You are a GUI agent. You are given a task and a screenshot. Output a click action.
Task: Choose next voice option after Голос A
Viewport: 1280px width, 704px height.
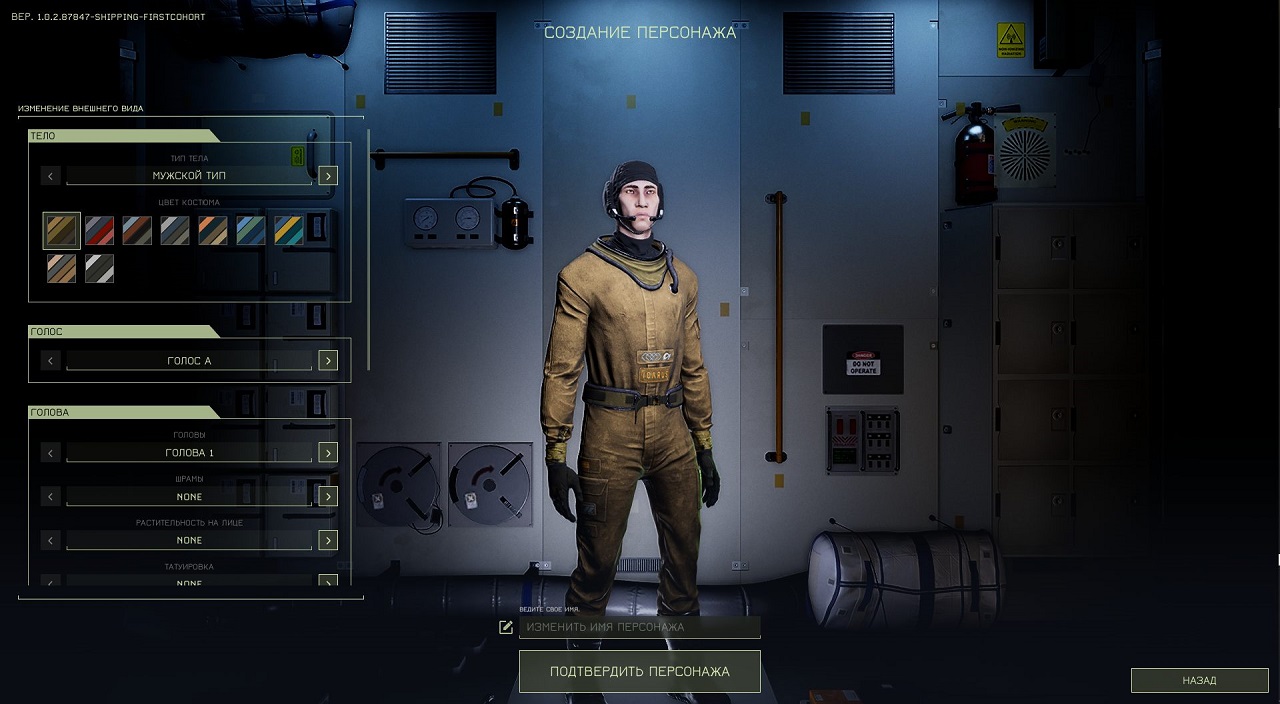328,361
